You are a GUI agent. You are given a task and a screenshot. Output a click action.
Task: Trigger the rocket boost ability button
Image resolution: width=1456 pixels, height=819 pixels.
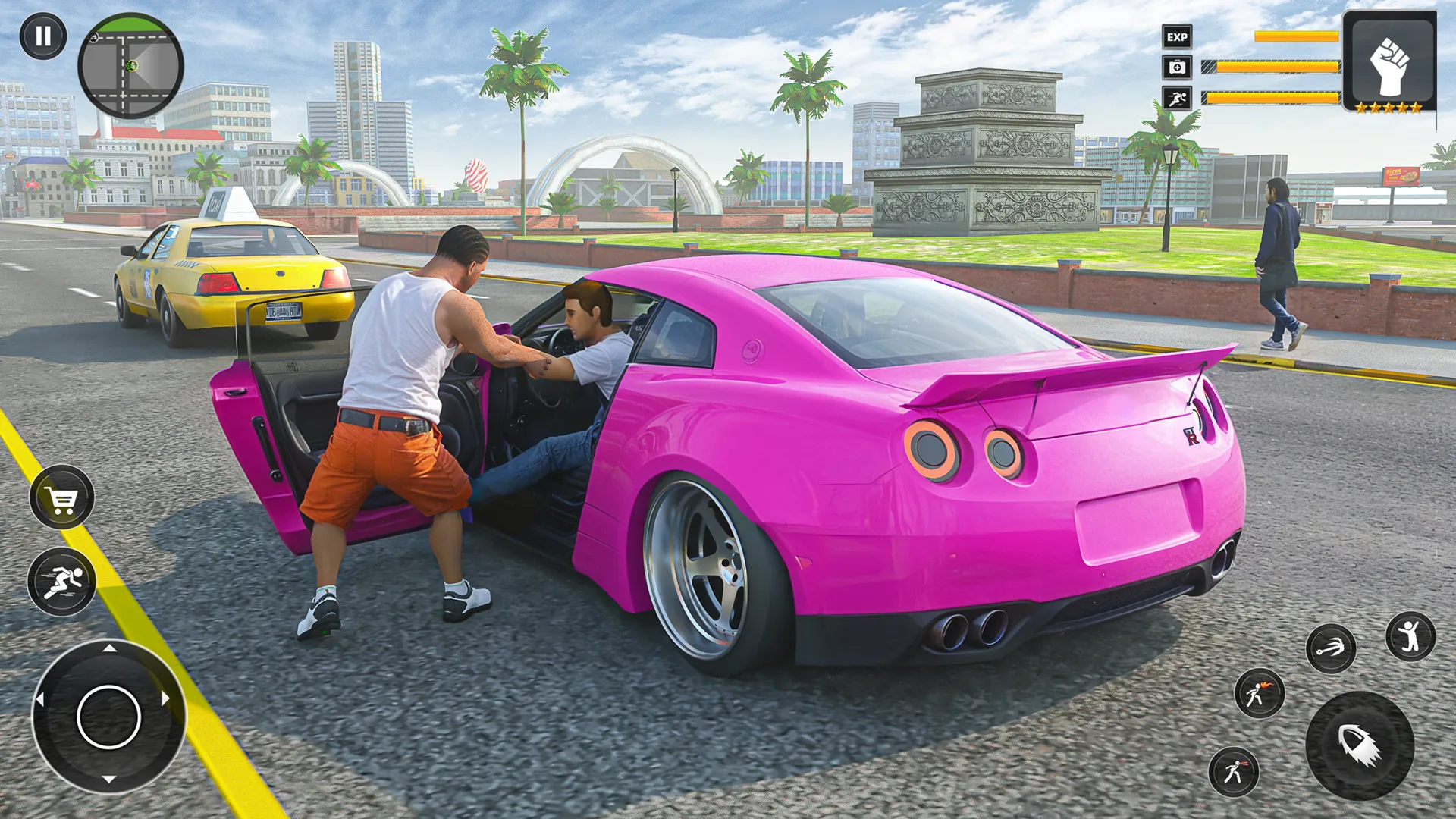pyautogui.click(x=1359, y=745)
